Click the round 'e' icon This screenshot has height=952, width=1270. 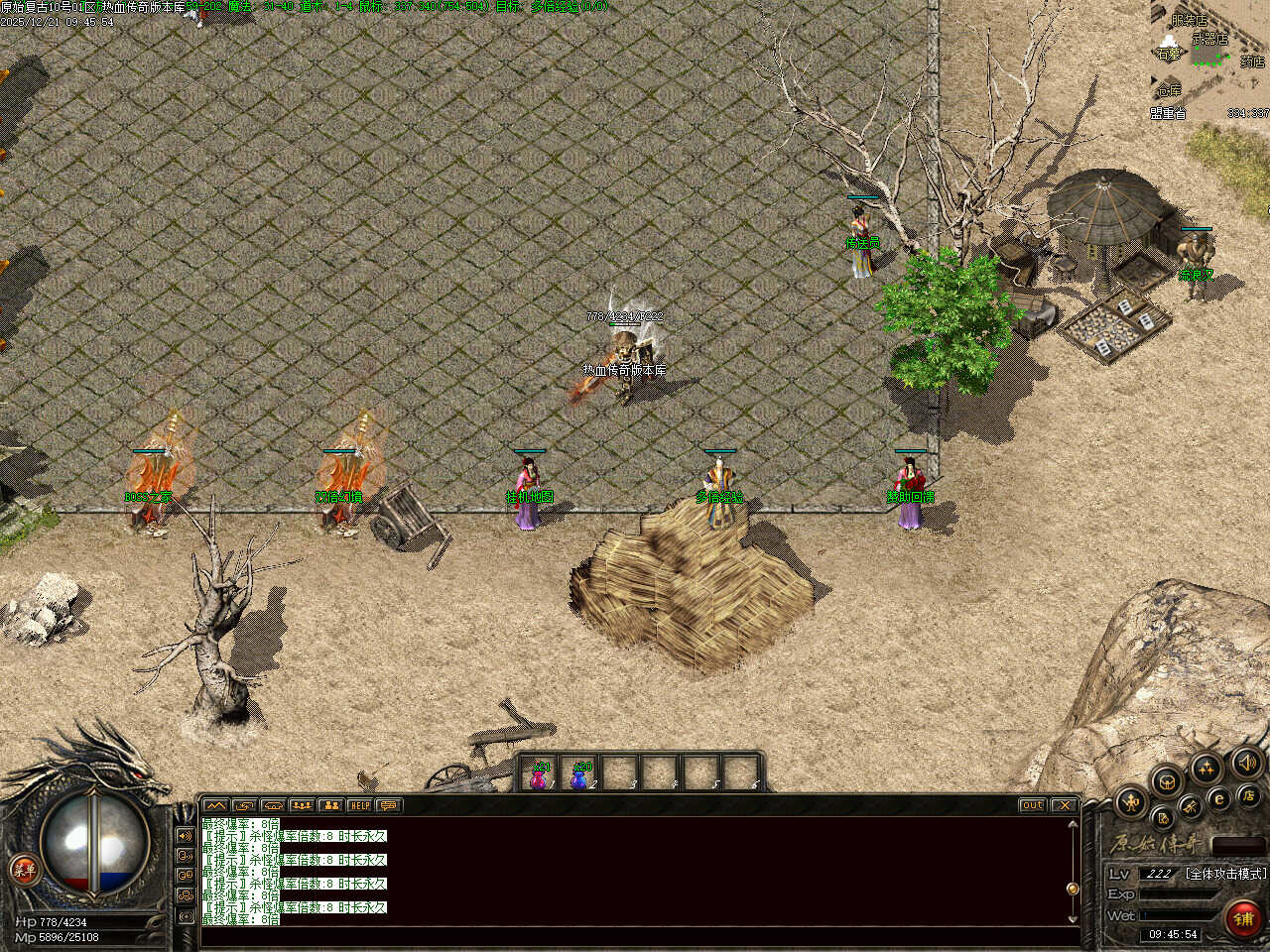tap(1219, 799)
